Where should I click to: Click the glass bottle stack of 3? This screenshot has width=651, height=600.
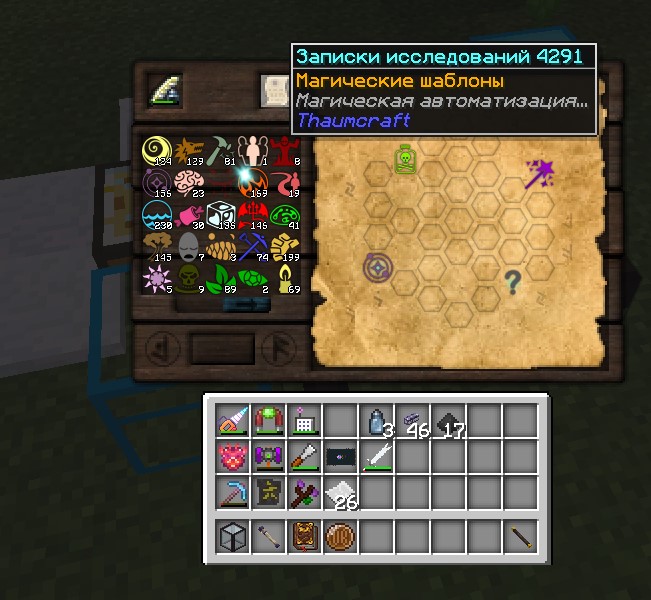click(376, 421)
